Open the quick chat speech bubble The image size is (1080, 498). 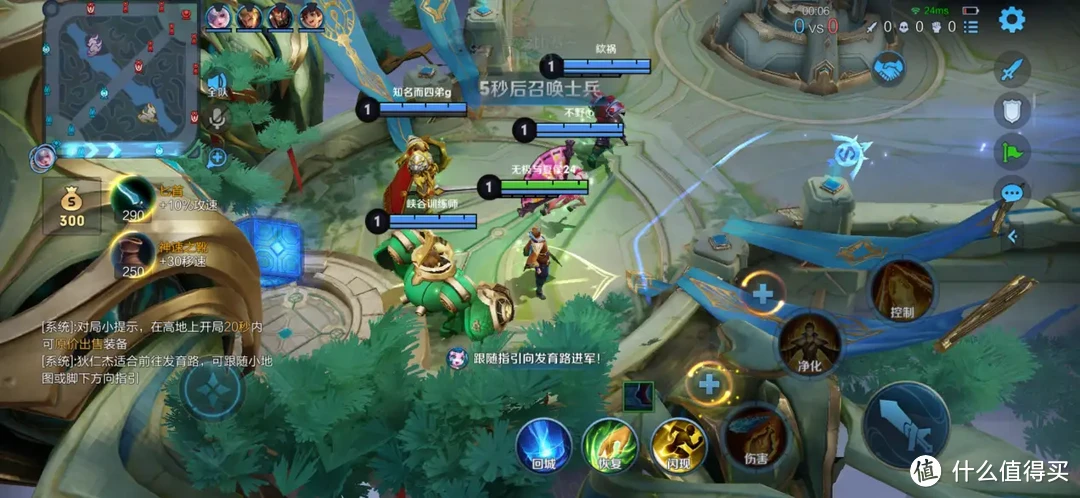click(1012, 192)
